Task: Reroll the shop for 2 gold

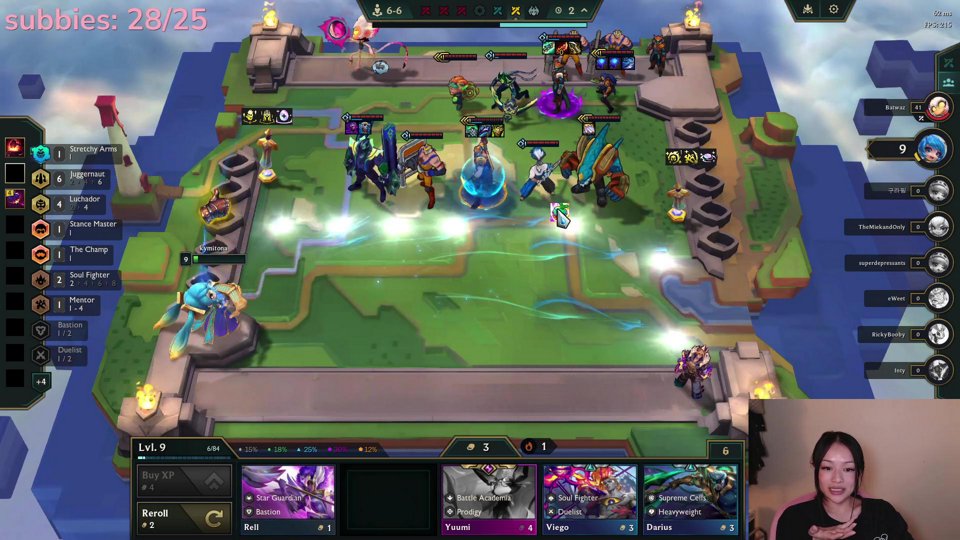Action: coord(185,517)
